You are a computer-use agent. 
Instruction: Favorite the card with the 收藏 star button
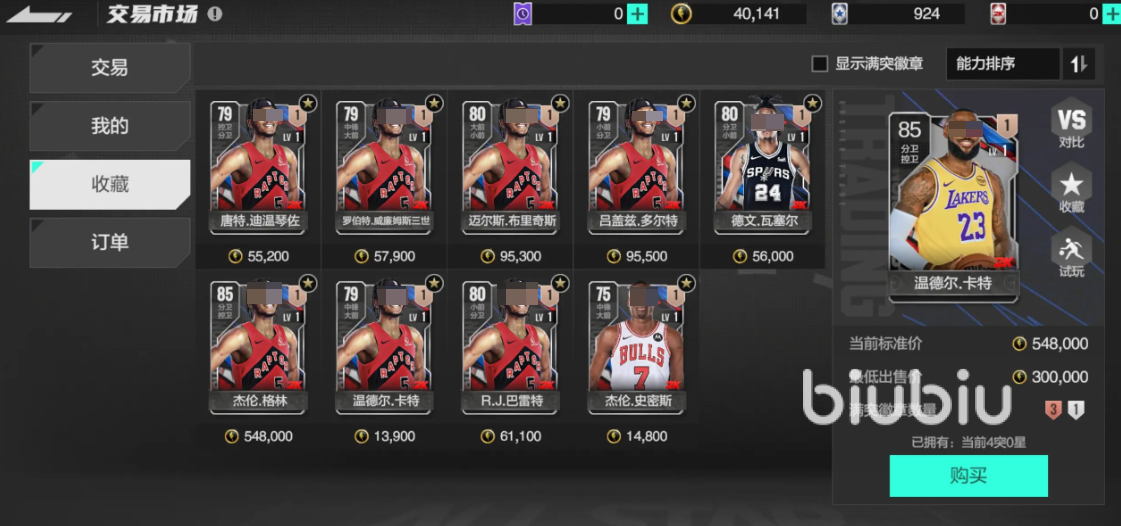(1071, 189)
